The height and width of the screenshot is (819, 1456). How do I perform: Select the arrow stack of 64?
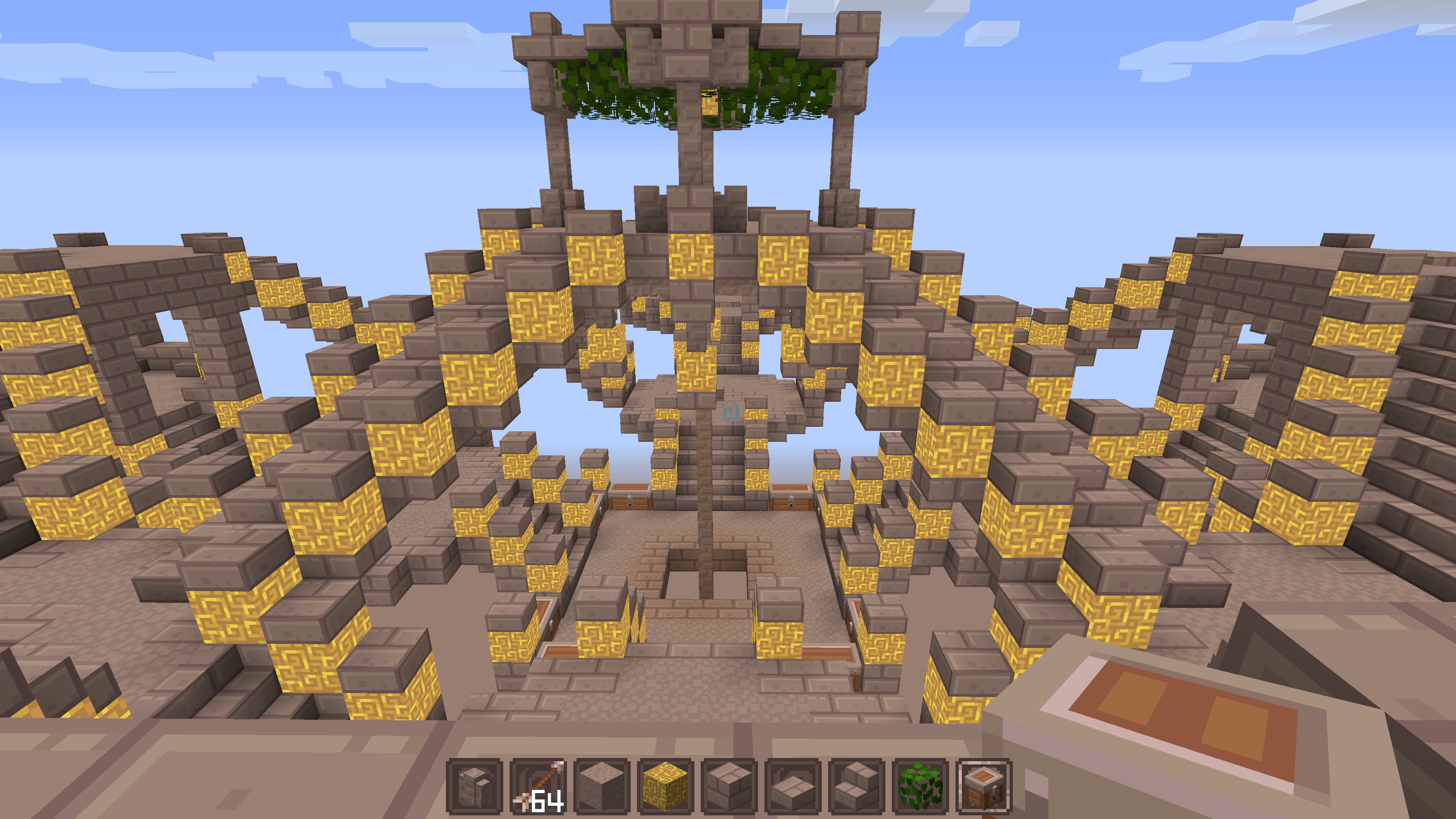538,787
